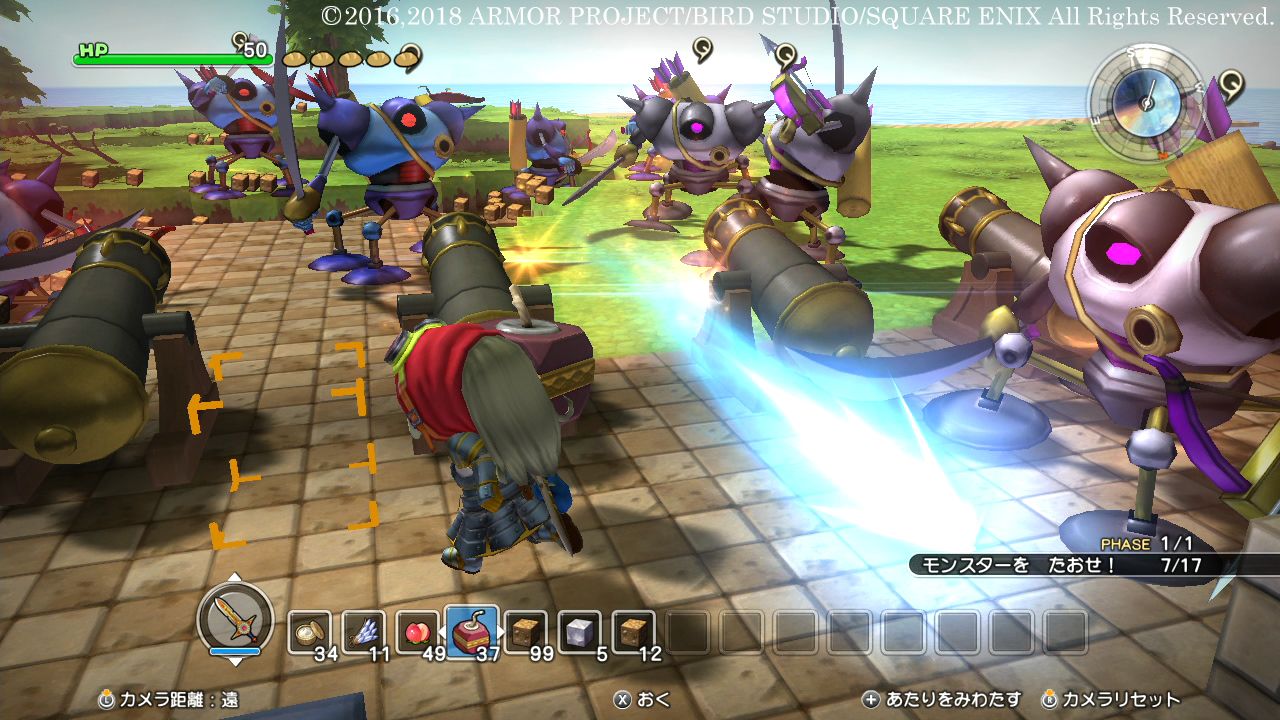Screen dimensions: 1280x720
Task: Pick the peach fruit hotbar slot
Action: 417,631
